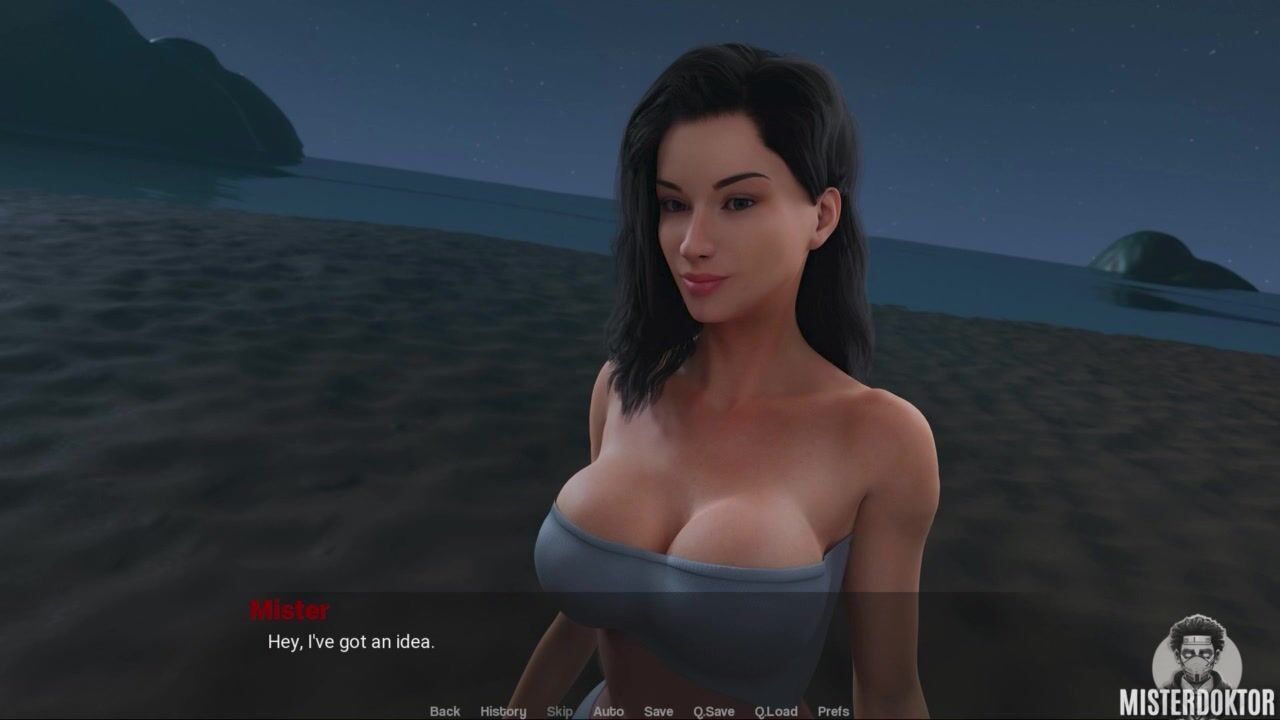This screenshot has height=720, width=1280.
Task: Open Prefs settings menu
Action: (x=834, y=711)
